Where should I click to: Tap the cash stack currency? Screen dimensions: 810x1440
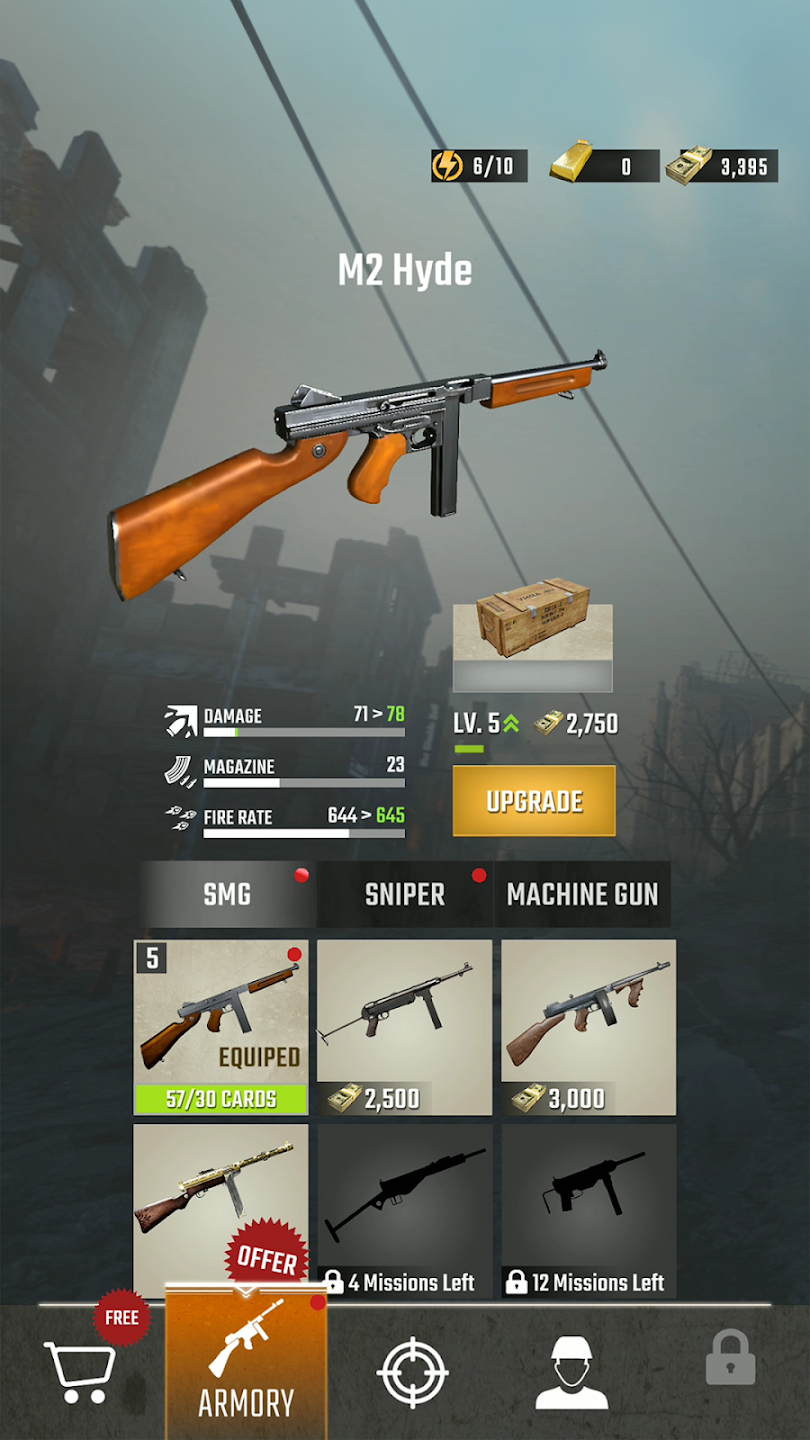[722, 166]
